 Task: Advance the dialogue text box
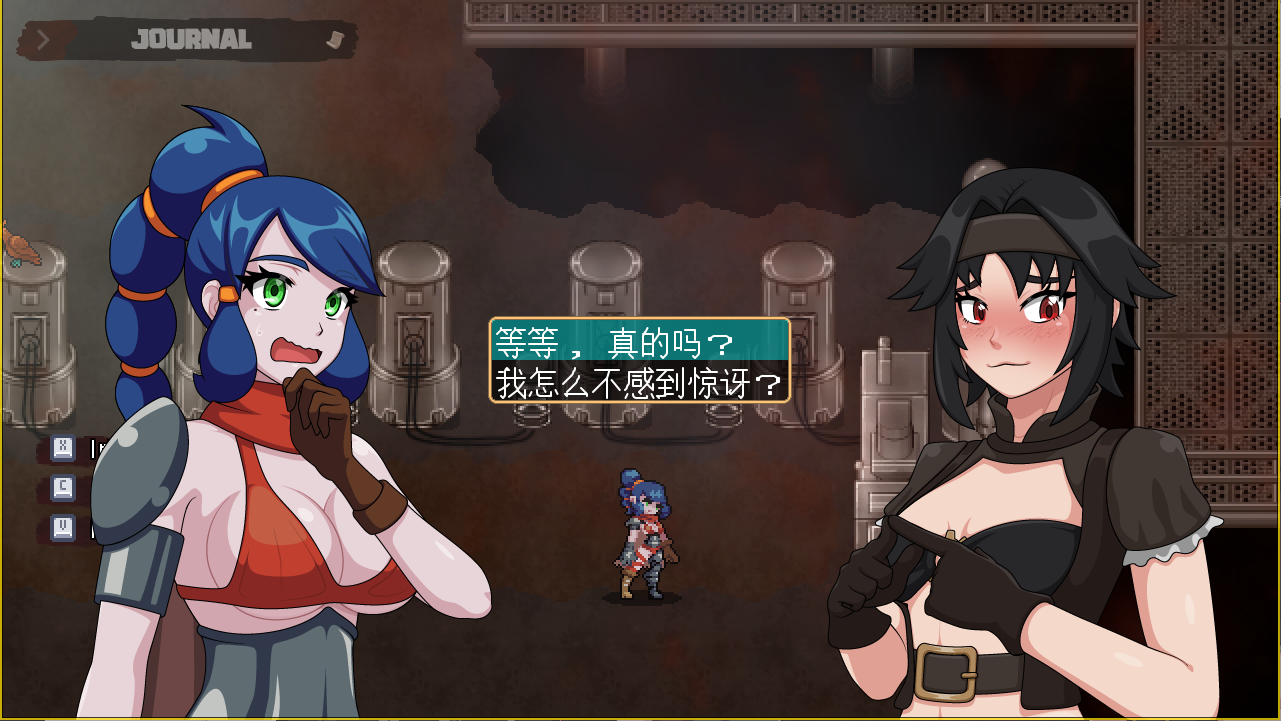pos(639,361)
